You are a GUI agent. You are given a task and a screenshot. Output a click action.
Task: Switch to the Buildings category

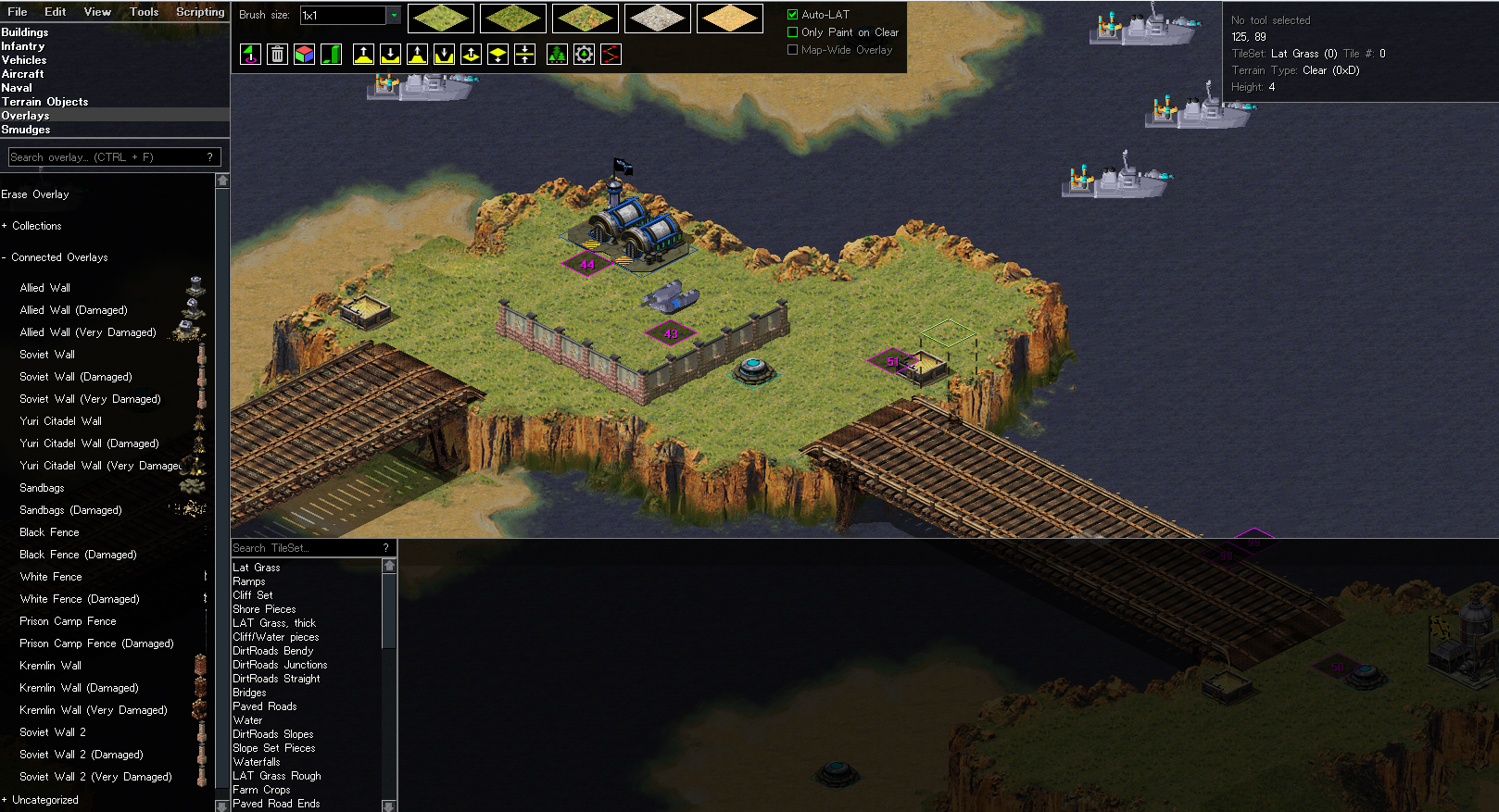[x=25, y=32]
